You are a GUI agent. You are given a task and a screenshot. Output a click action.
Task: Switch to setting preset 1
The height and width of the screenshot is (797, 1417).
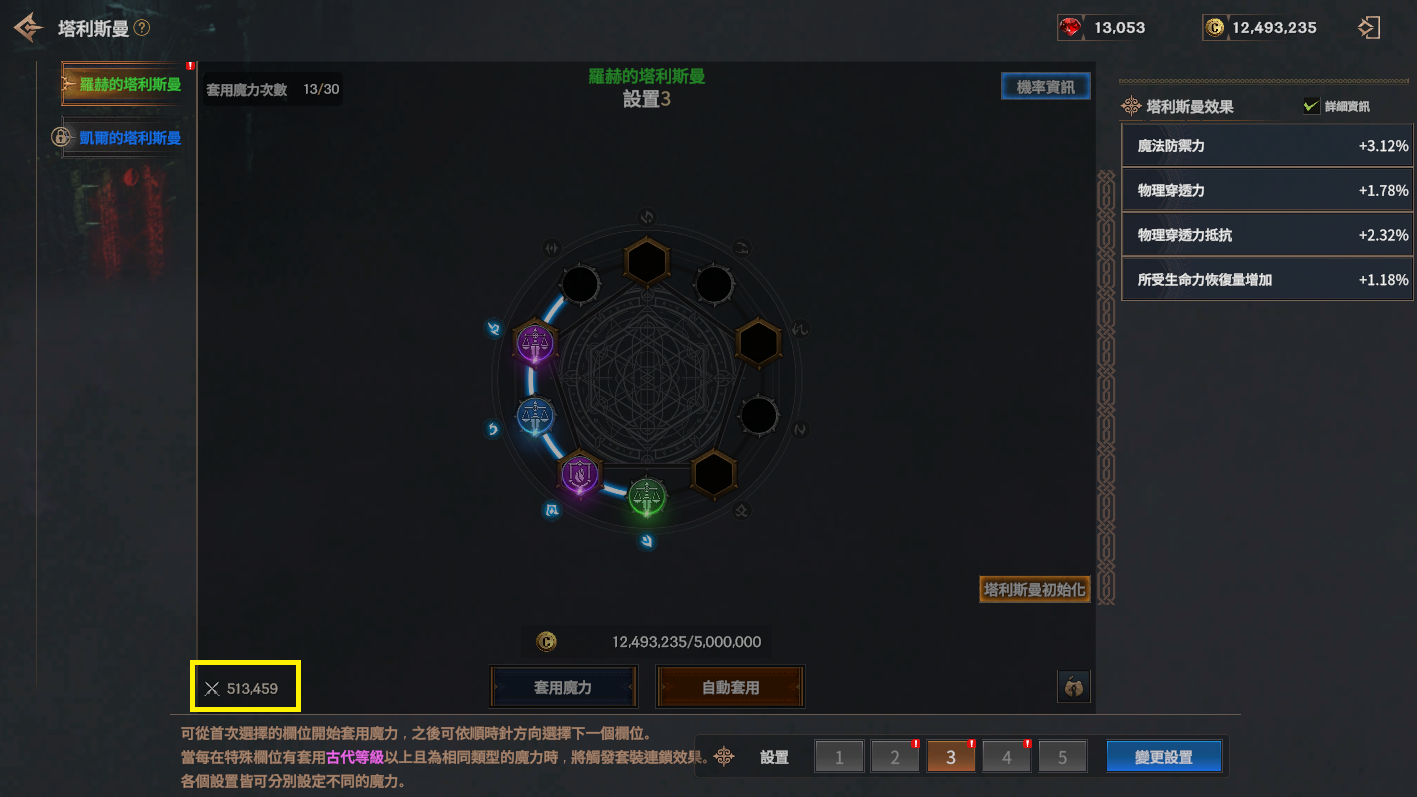tap(839, 757)
